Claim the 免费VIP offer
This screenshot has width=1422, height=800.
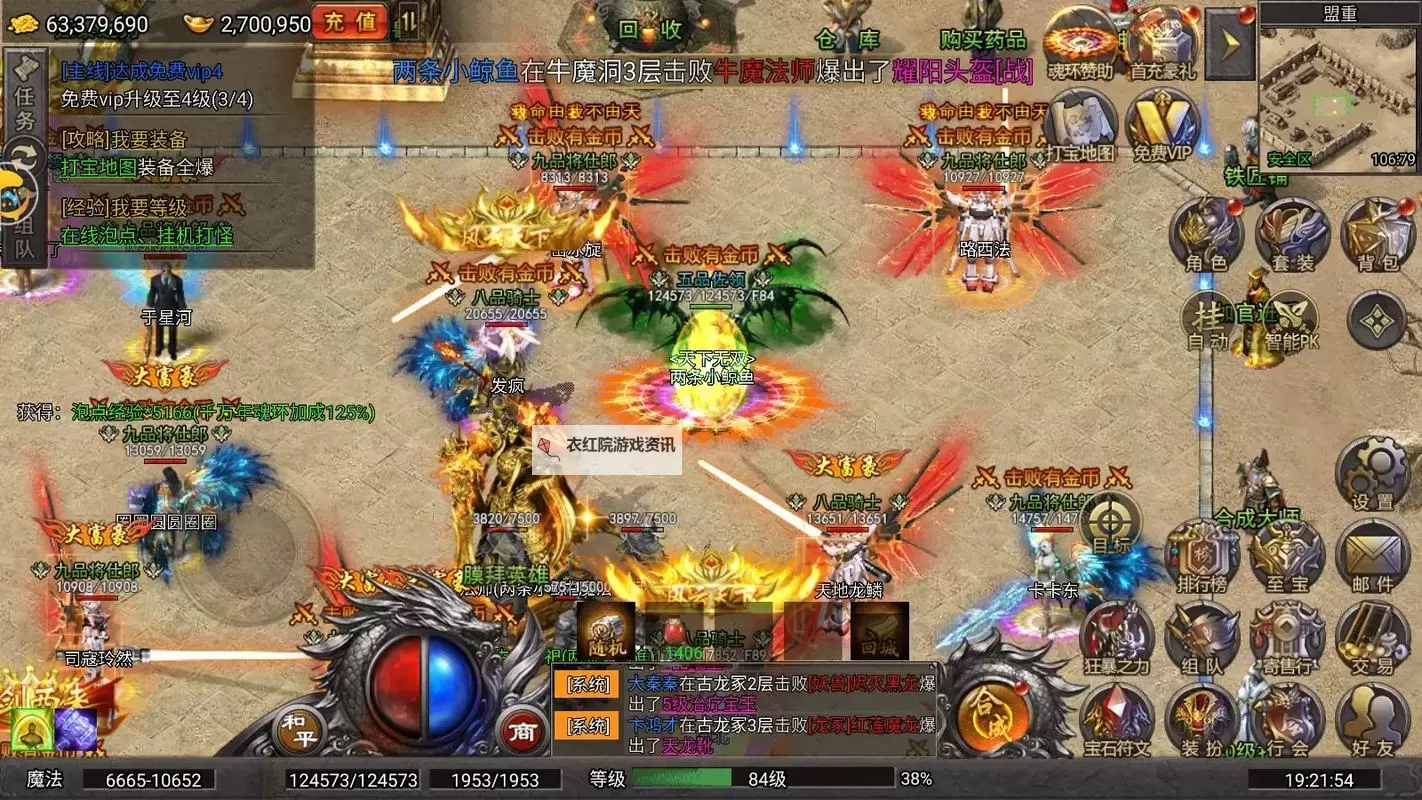click(1161, 127)
